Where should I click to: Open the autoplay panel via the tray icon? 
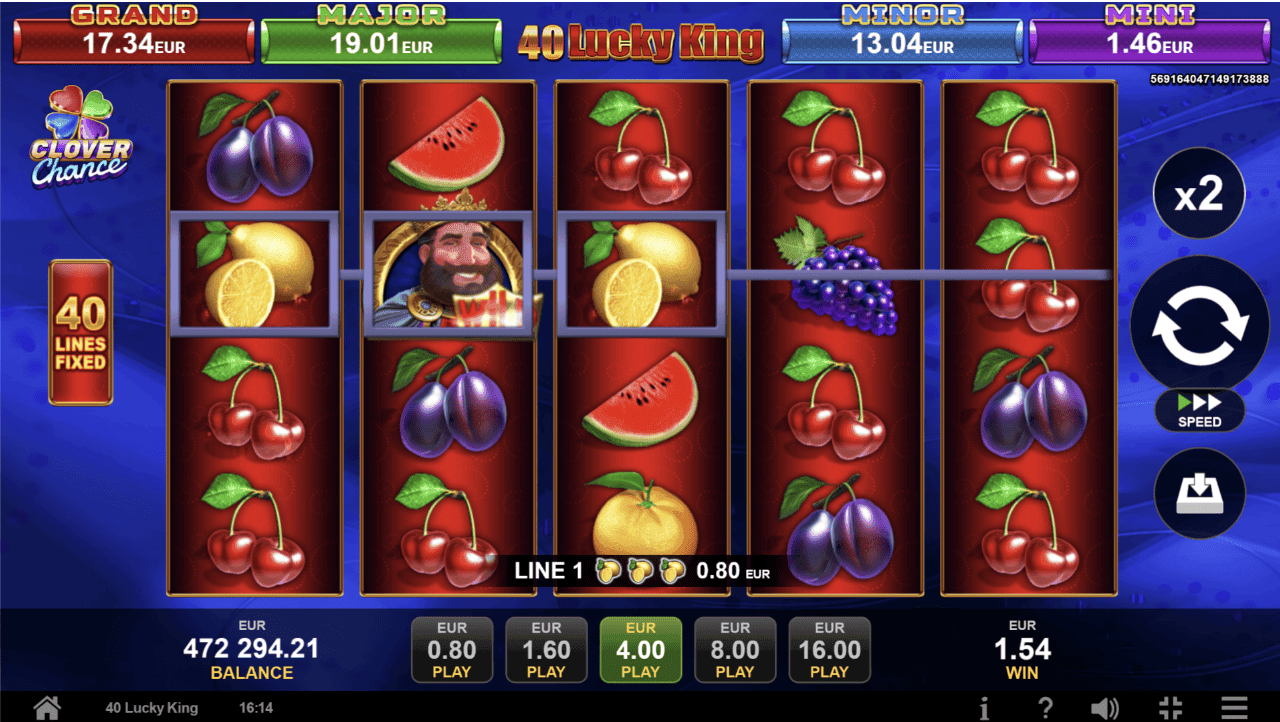1198,492
